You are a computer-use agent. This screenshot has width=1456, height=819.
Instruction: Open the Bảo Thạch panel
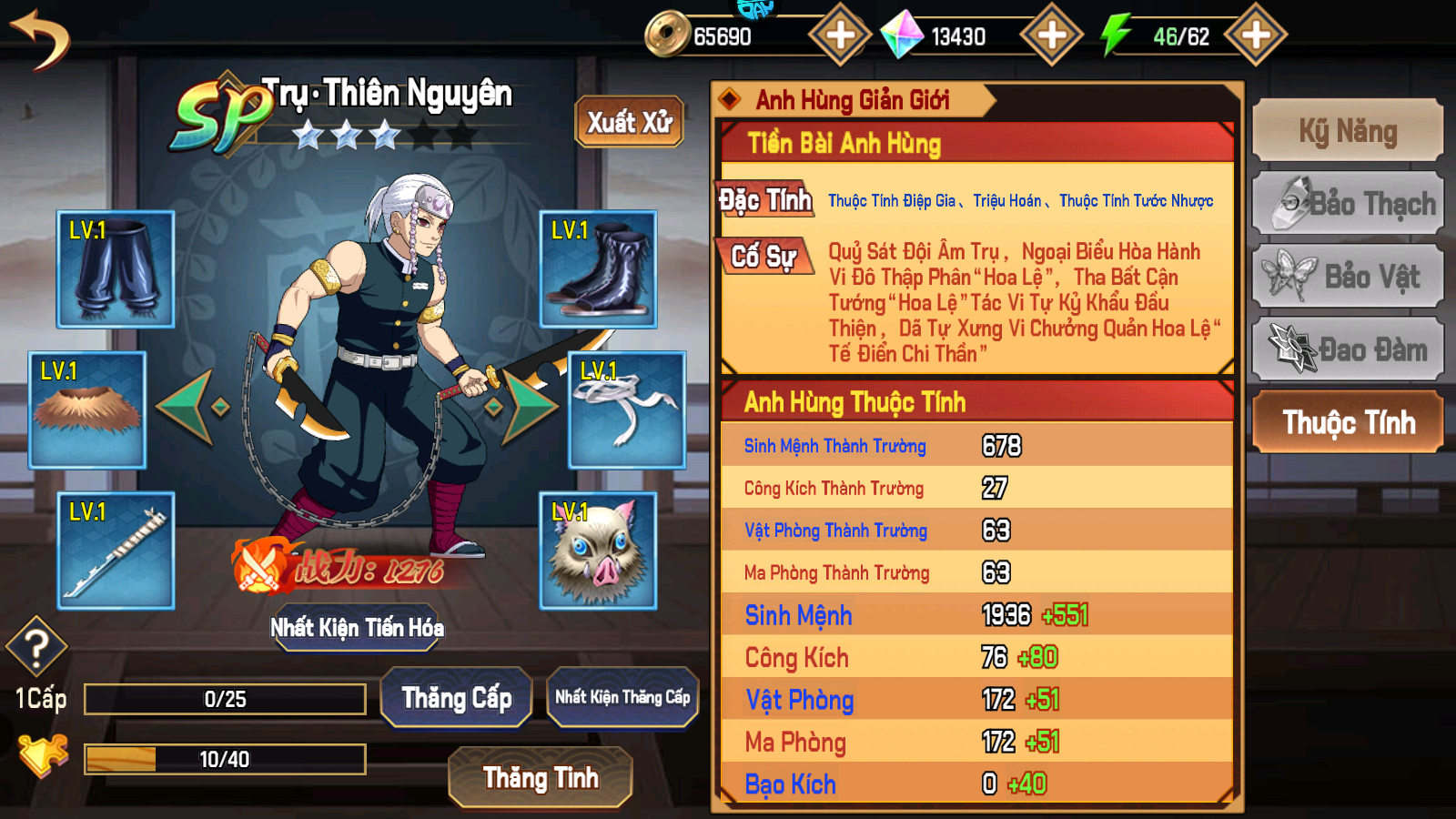pos(1347,204)
